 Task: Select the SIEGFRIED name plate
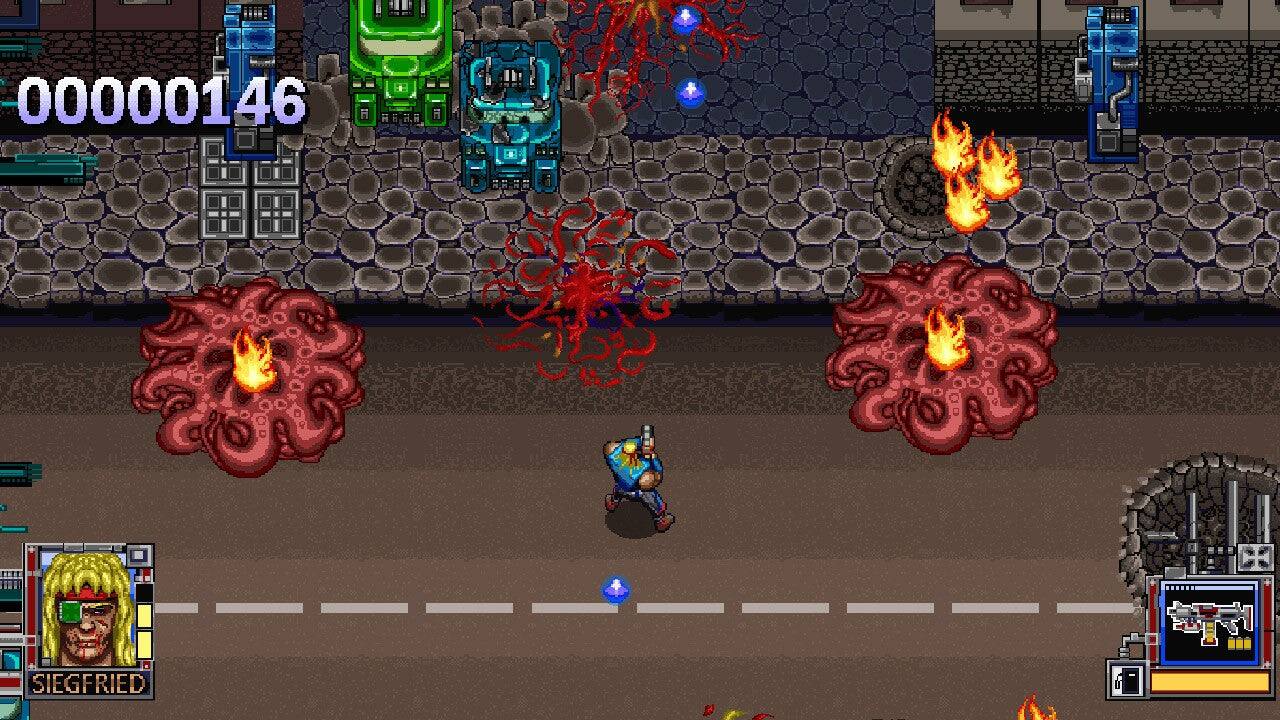(90, 682)
